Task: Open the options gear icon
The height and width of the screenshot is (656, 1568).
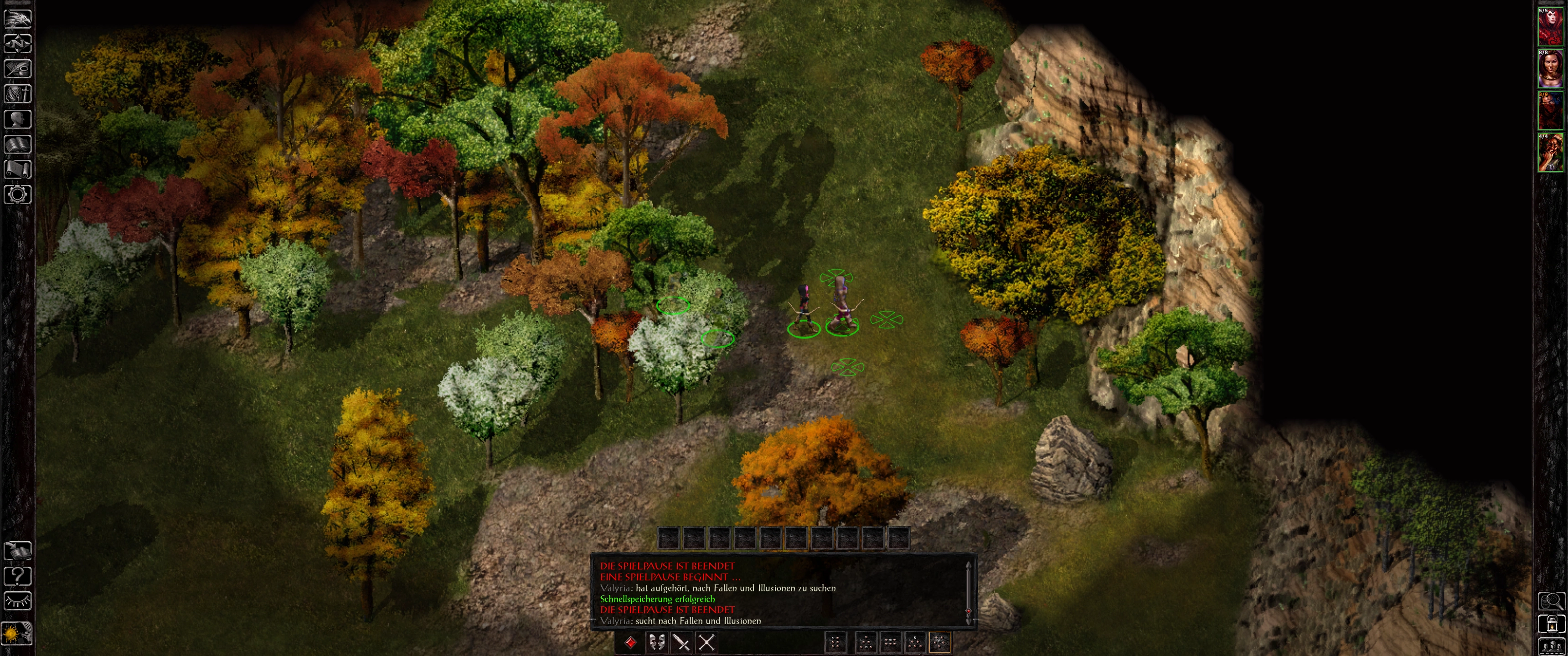Action: 18,195
